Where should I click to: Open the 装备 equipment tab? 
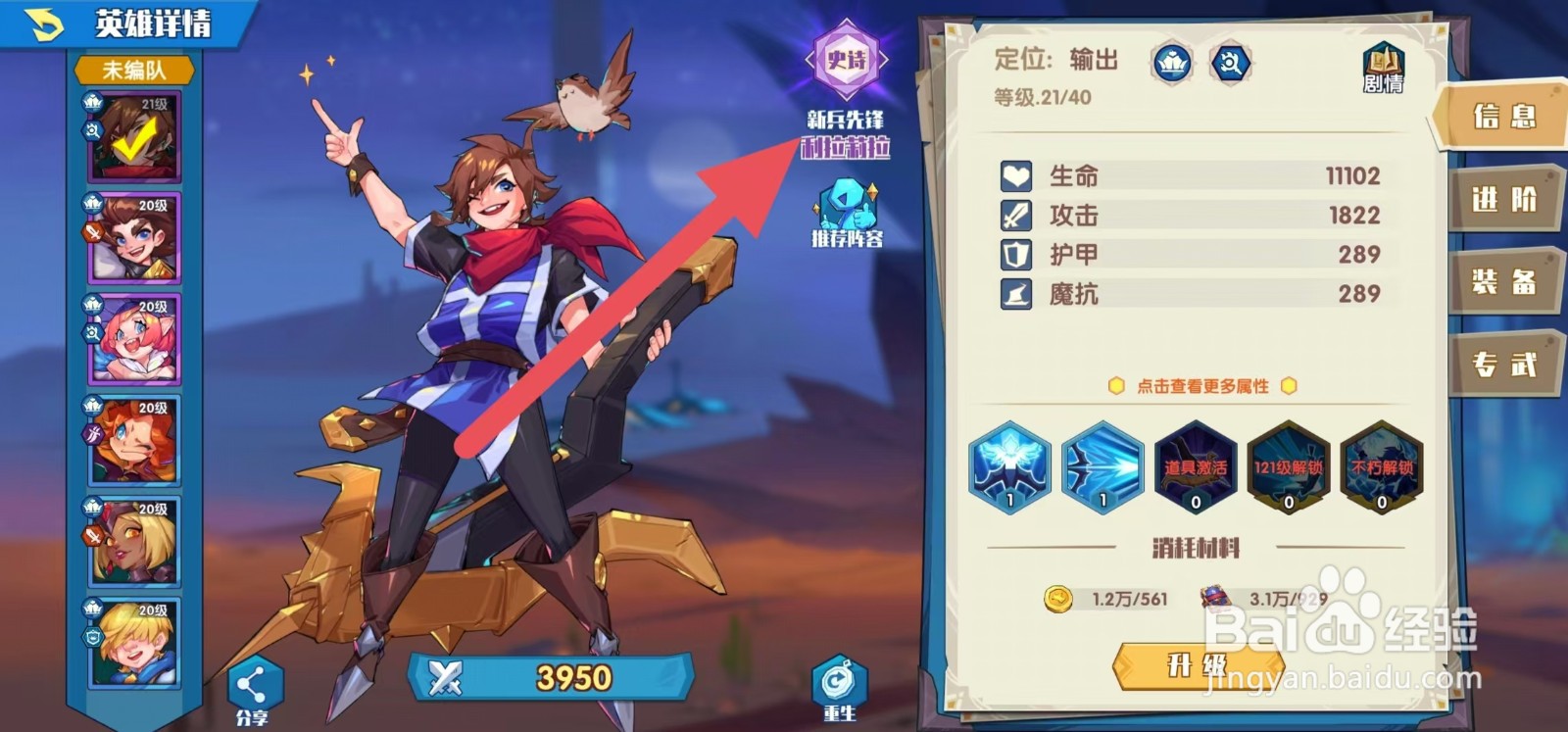point(1508,279)
